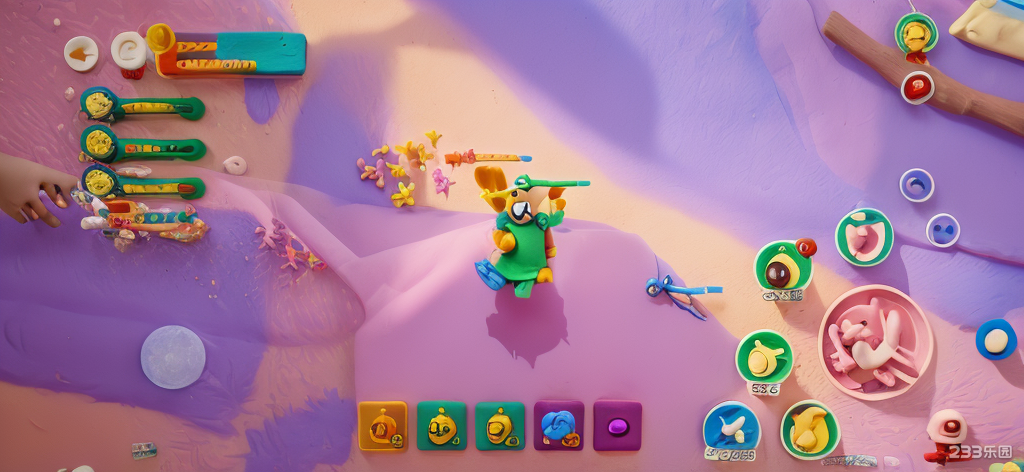The height and width of the screenshot is (472, 1024).
Task: Tap the white back arrow button
Action: [81, 53]
